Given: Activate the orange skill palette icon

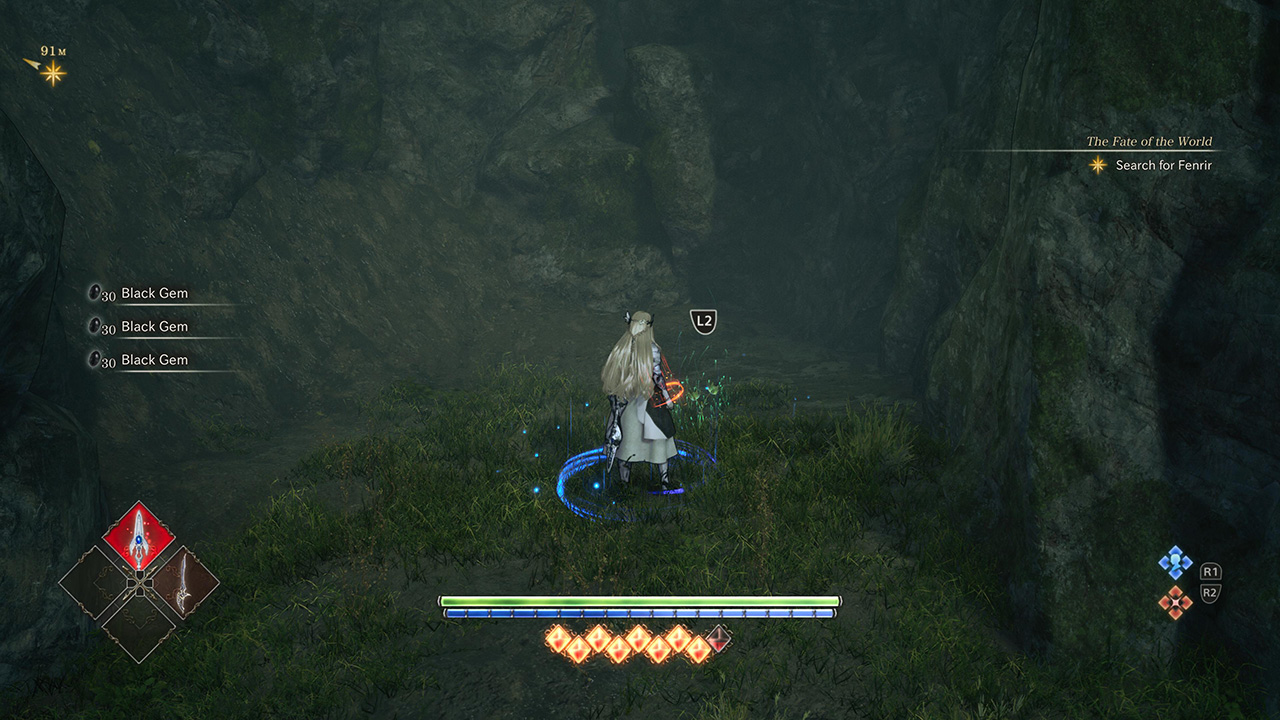Looking at the screenshot, I should pyautogui.click(x=1175, y=601).
